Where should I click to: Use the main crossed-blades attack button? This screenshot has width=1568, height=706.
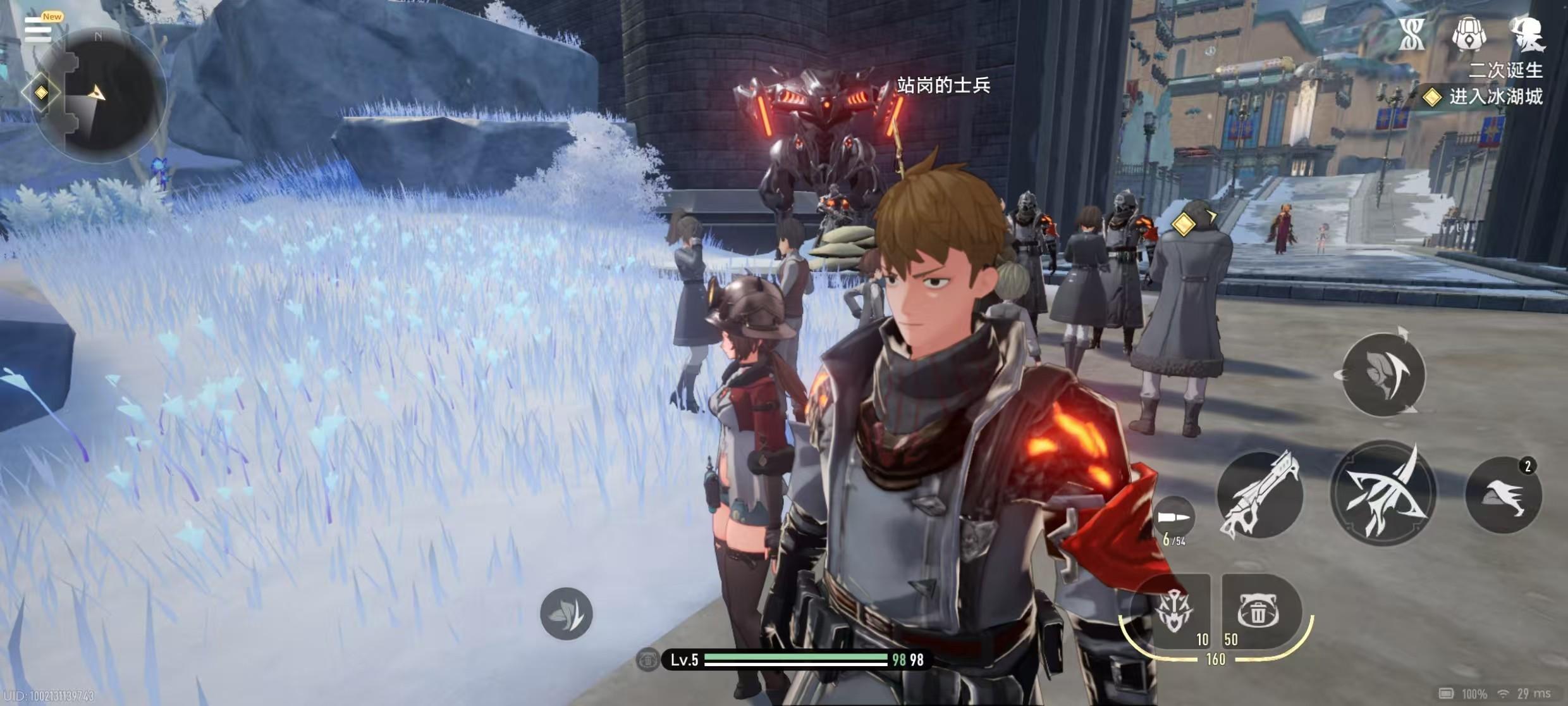(x=1383, y=493)
